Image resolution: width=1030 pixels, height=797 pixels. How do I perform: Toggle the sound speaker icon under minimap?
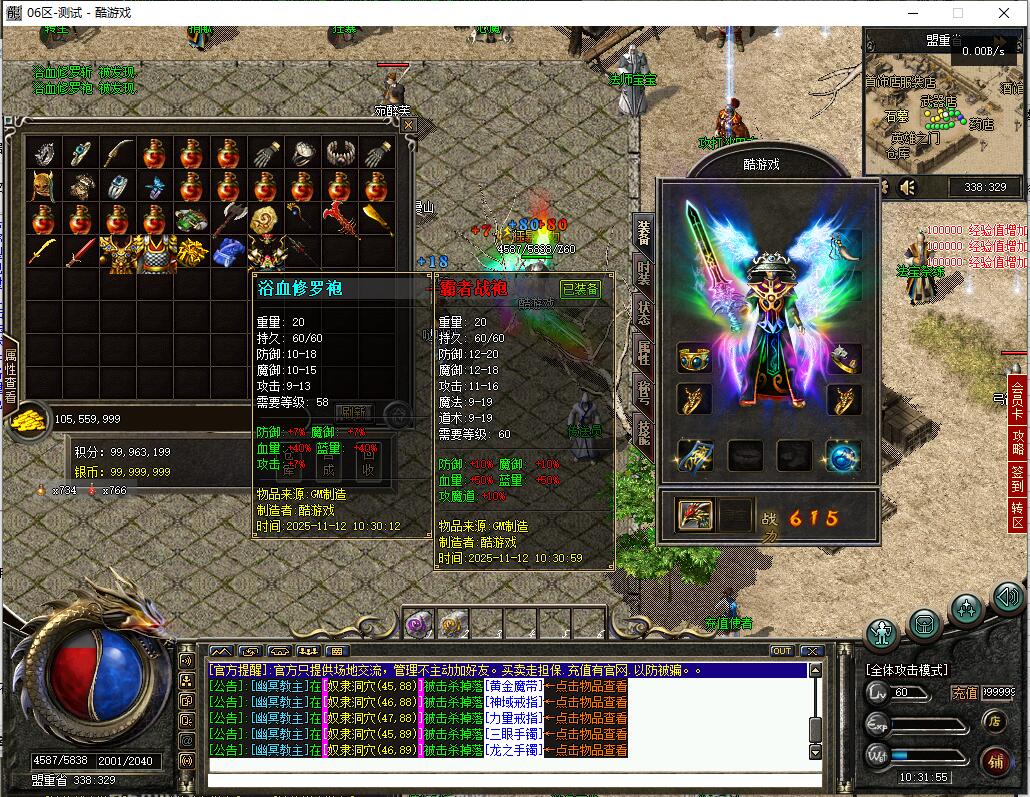[908, 187]
